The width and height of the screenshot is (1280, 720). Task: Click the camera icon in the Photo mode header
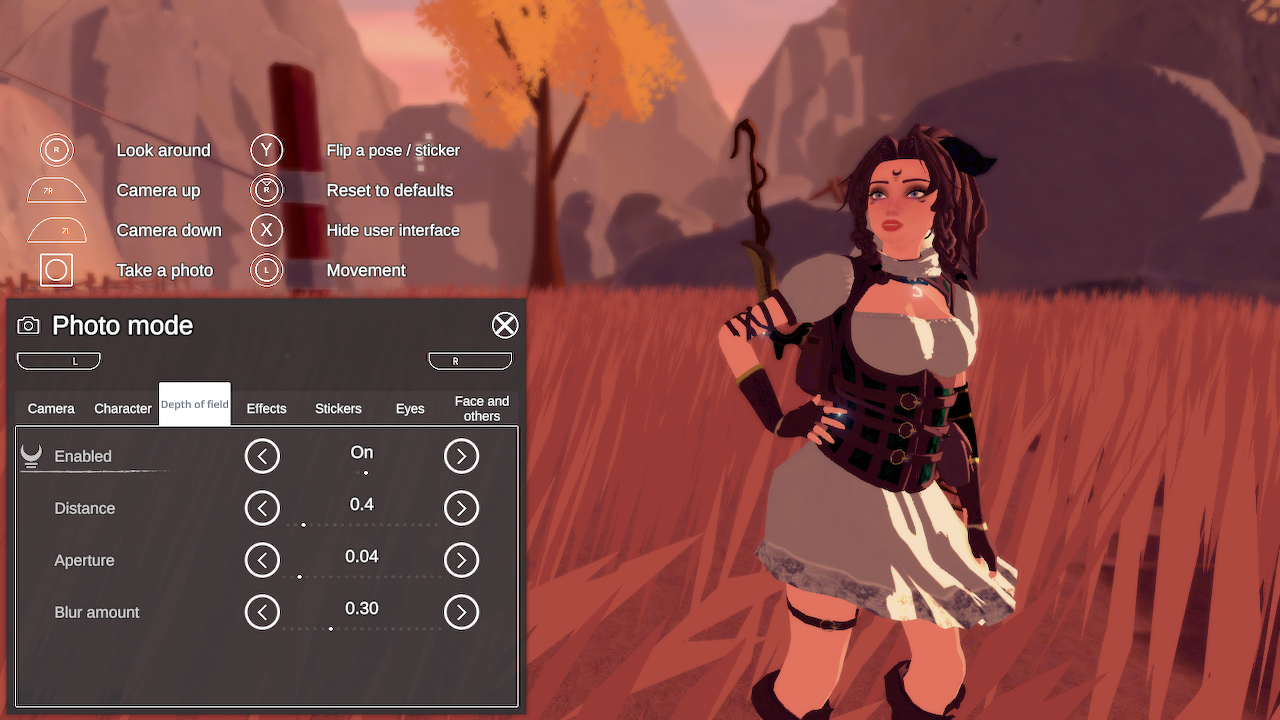[x=28, y=325]
